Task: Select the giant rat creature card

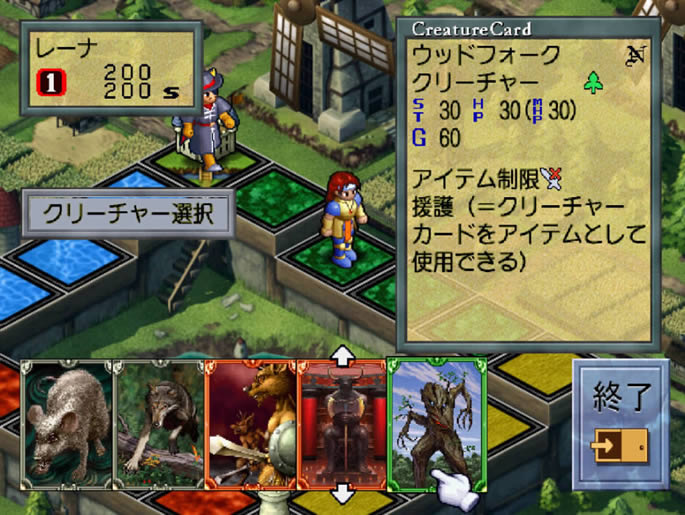Action: pyautogui.click(x=66, y=425)
